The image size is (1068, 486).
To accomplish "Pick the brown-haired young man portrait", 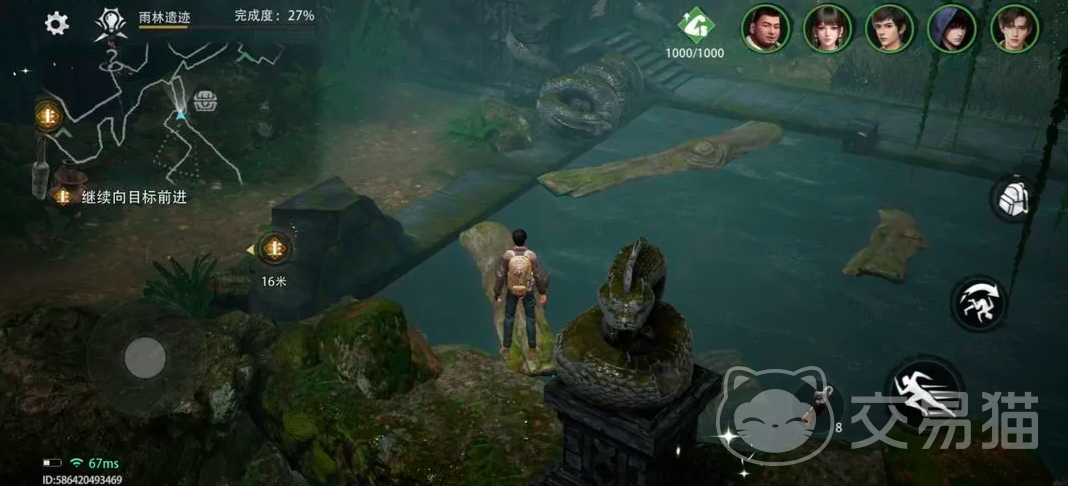I will coord(1014,28).
